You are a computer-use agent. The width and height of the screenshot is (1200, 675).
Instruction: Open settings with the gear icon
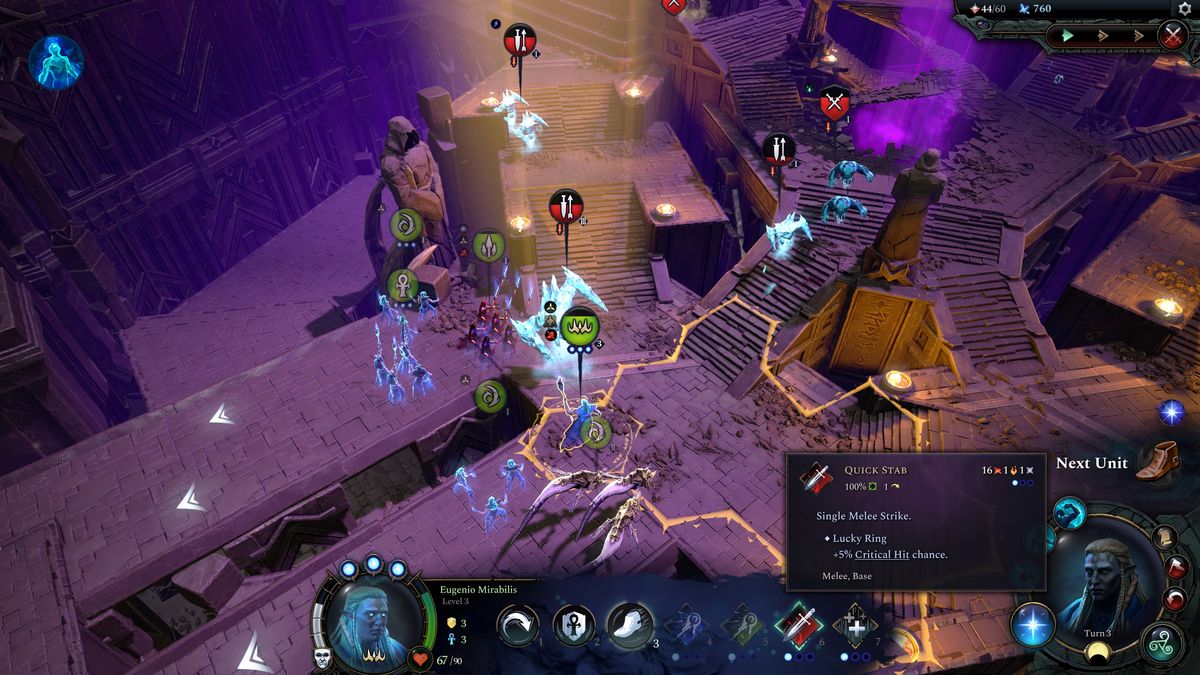coord(1186,8)
